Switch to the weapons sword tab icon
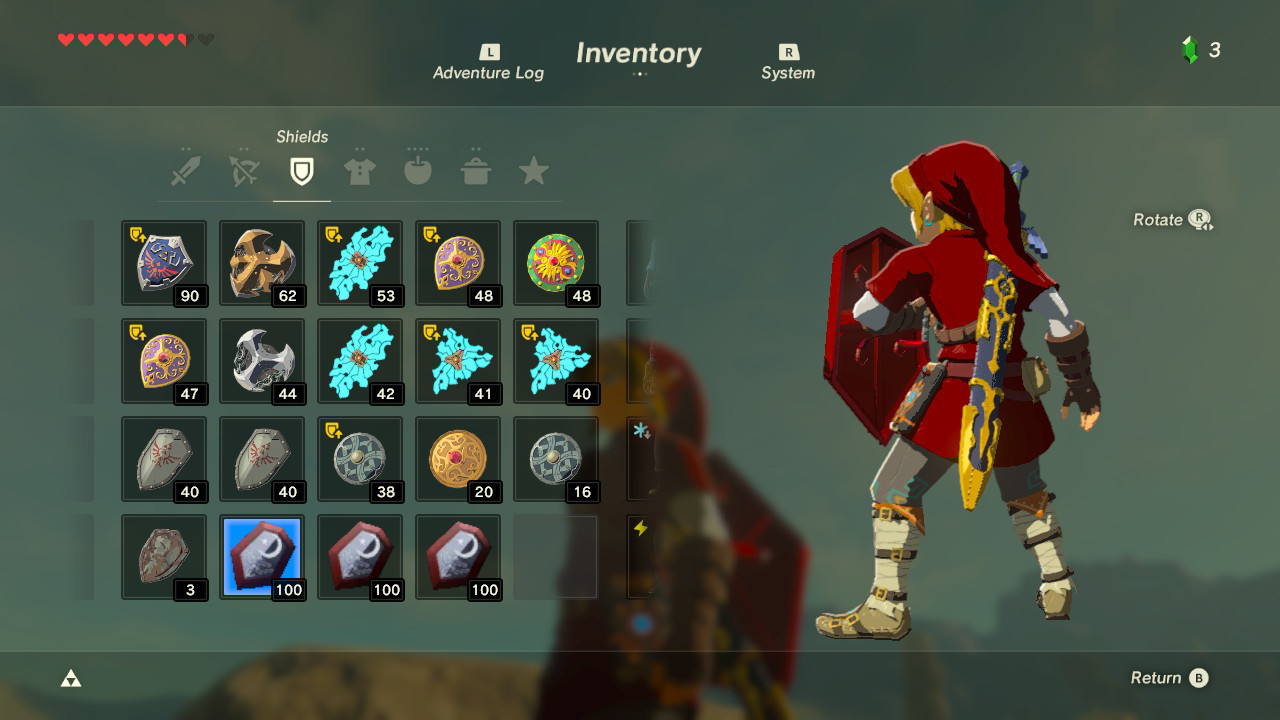 (x=184, y=168)
